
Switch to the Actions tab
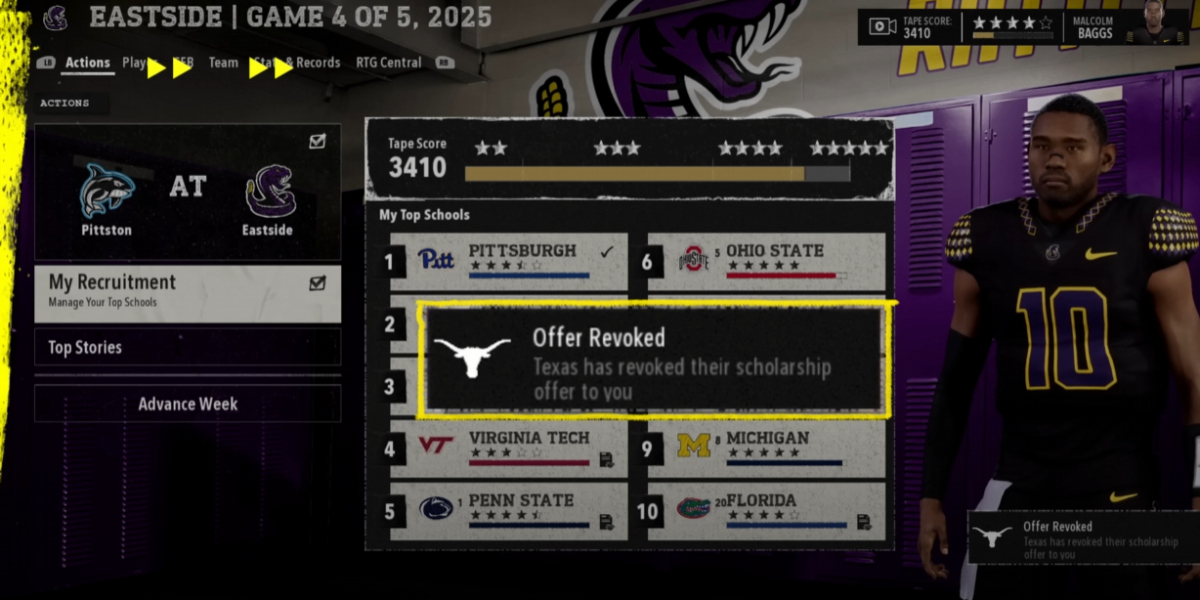pyautogui.click(x=88, y=63)
